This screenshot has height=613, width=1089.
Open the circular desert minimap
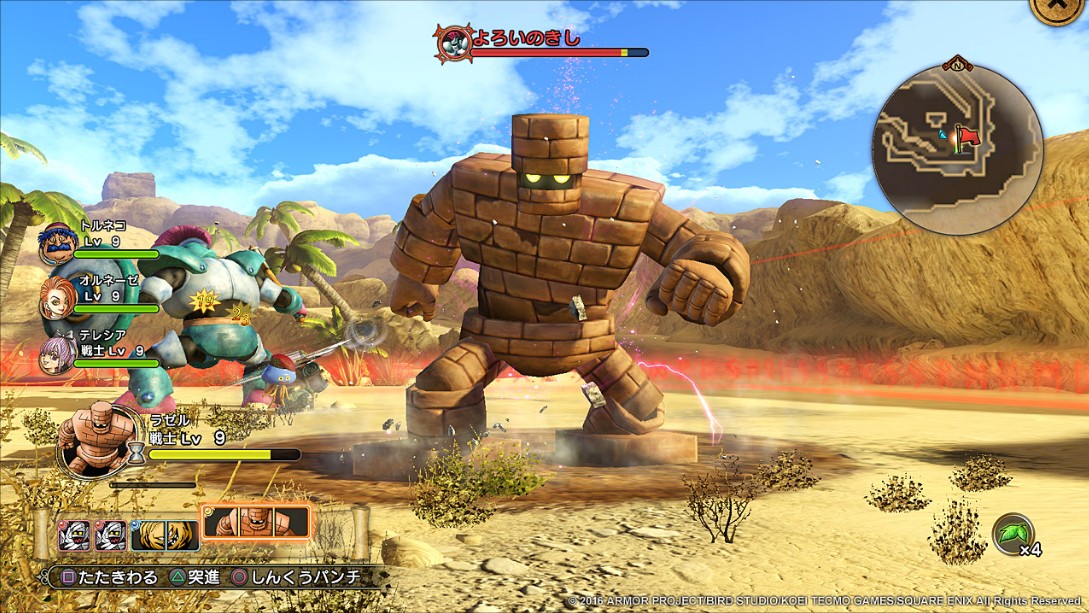[x=957, y=150]
